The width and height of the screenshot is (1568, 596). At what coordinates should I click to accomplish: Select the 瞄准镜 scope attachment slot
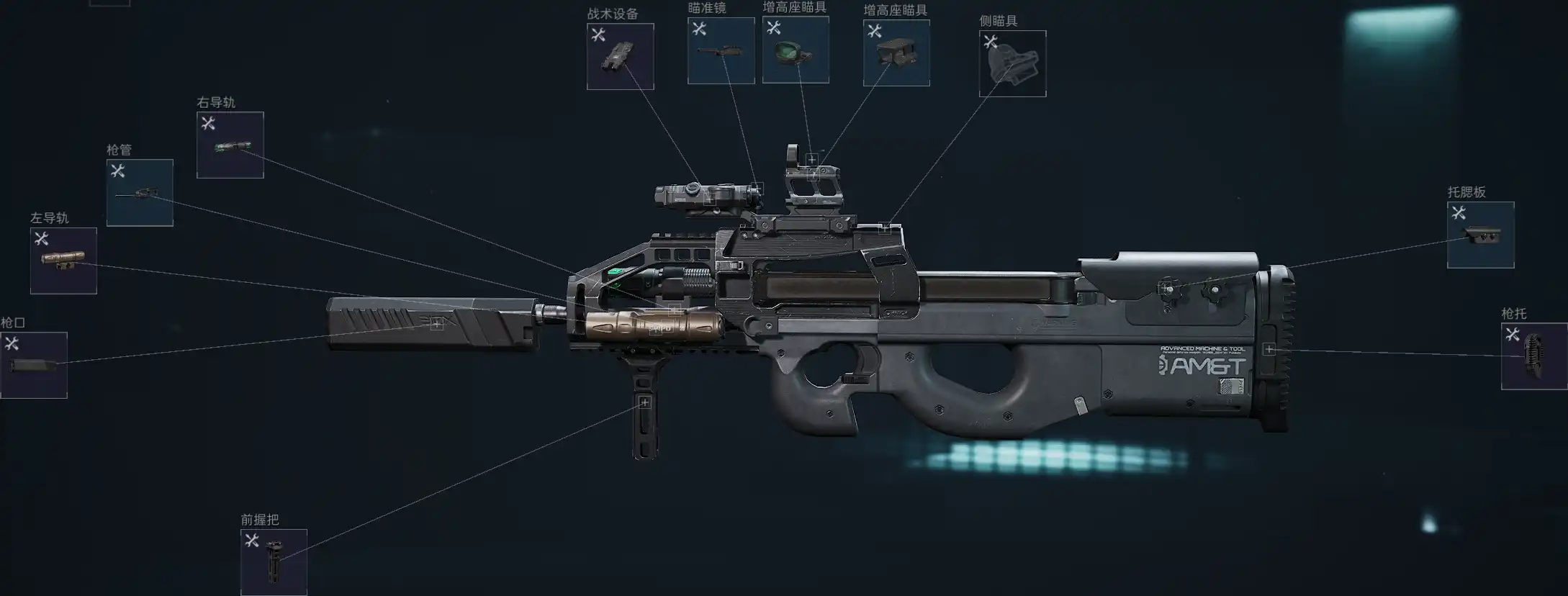tap(721, 51)
